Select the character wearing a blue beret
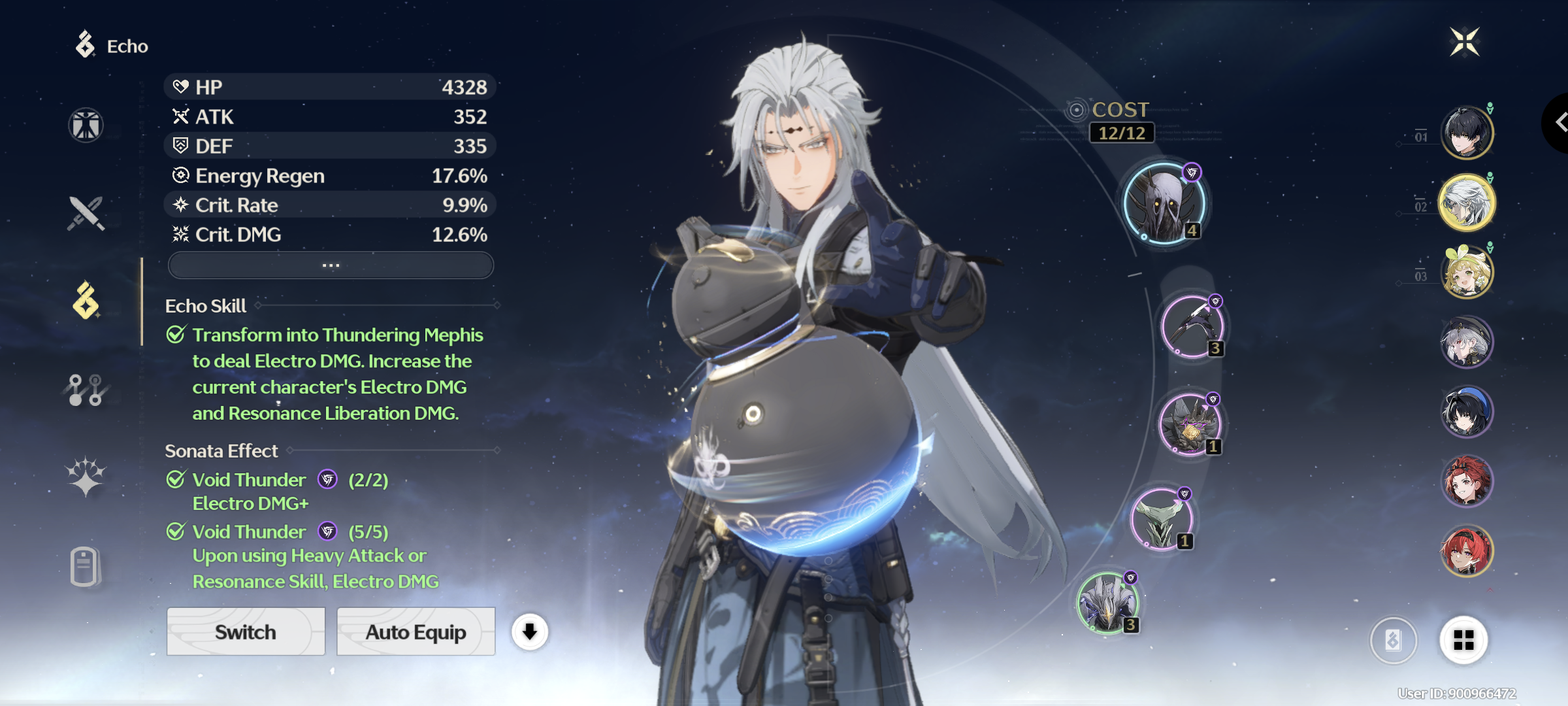The image size is (1568, 706). coord(1467,412)
